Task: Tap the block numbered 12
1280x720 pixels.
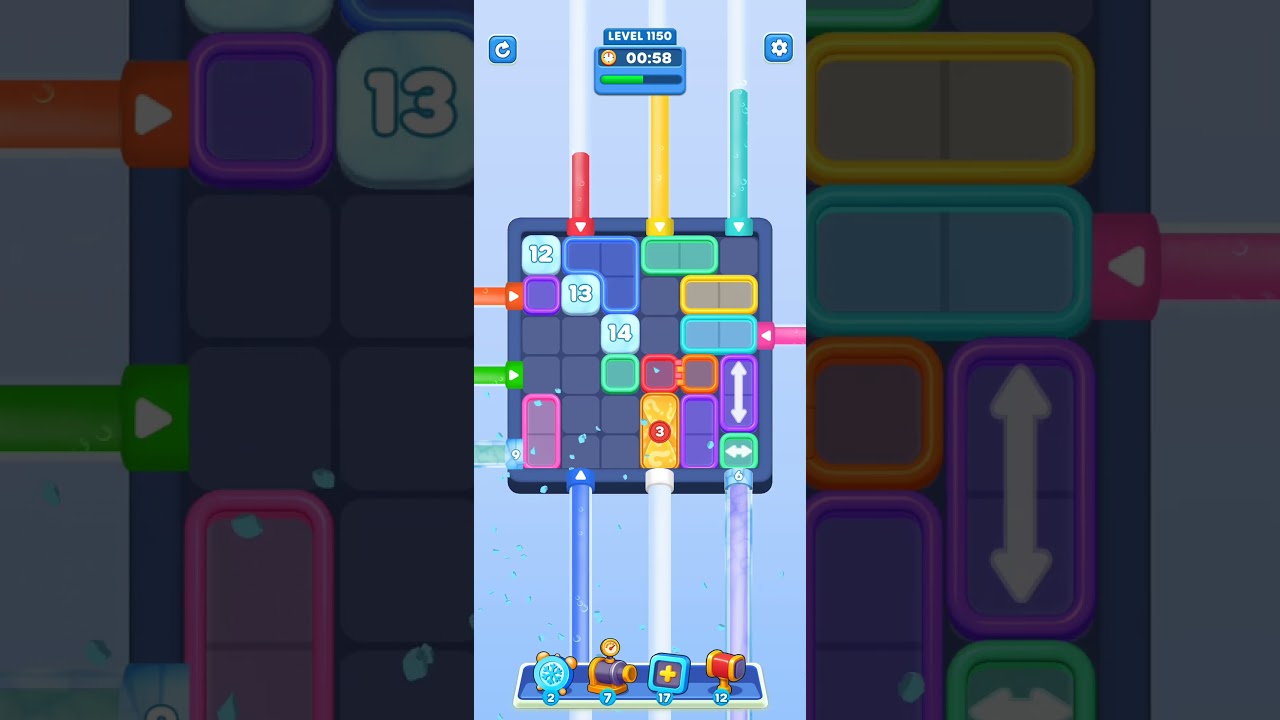Action: (540, 254)
